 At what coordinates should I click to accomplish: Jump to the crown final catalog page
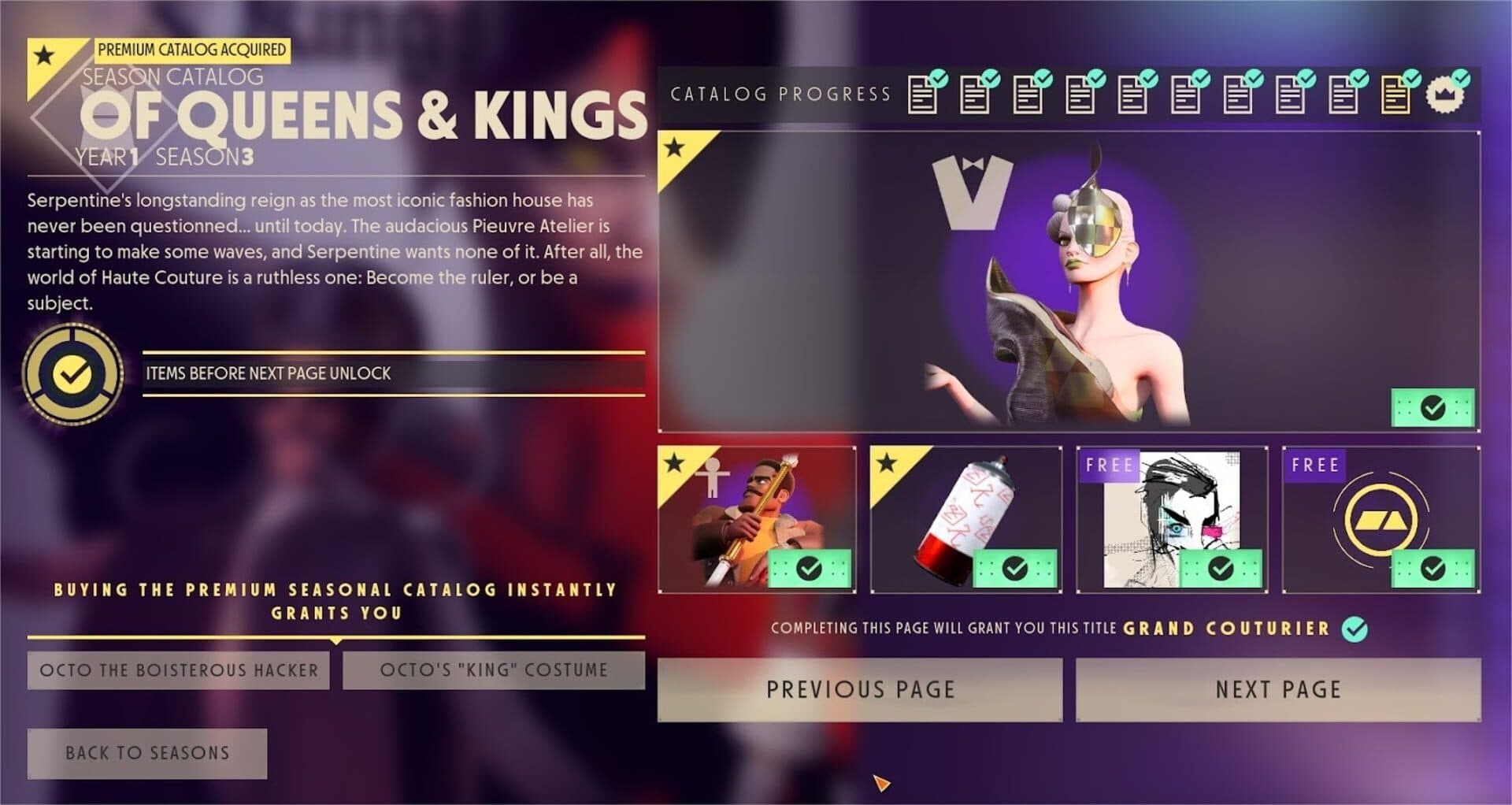[x=1445, y=96]
